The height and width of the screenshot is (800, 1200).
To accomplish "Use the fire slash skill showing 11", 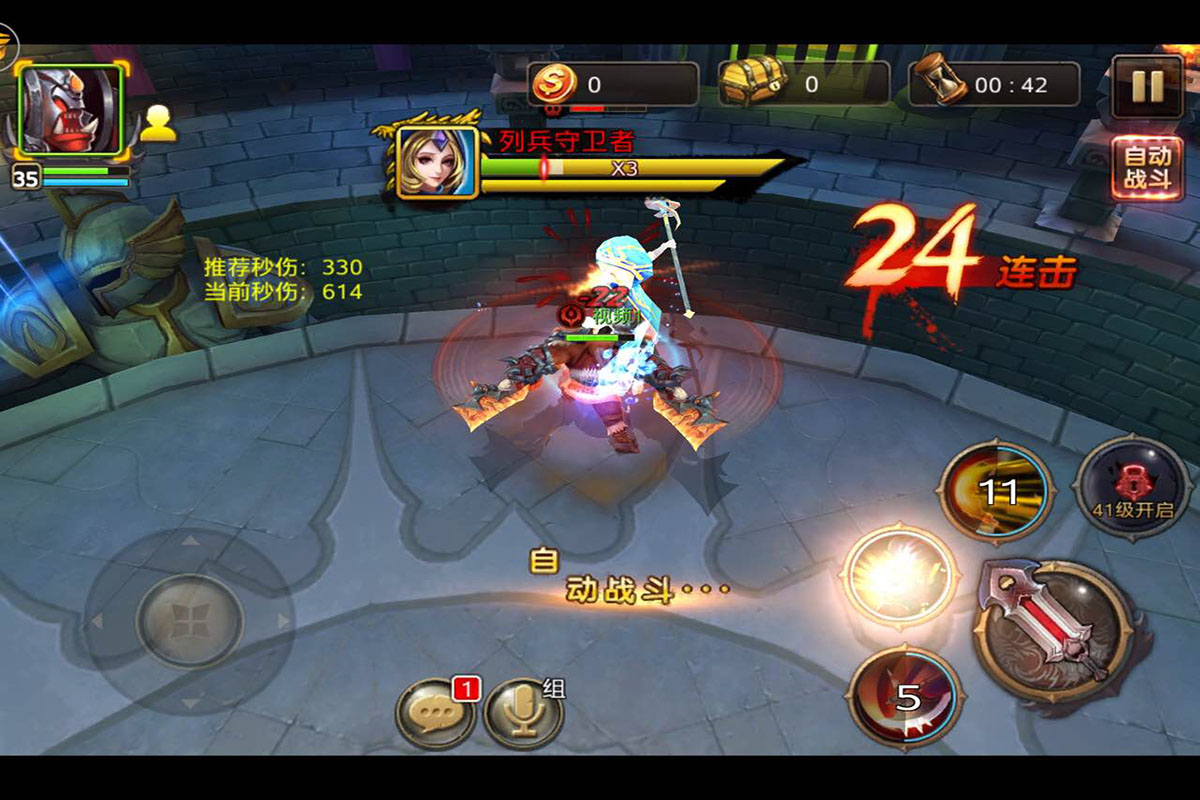I will [x=996, y=491].
